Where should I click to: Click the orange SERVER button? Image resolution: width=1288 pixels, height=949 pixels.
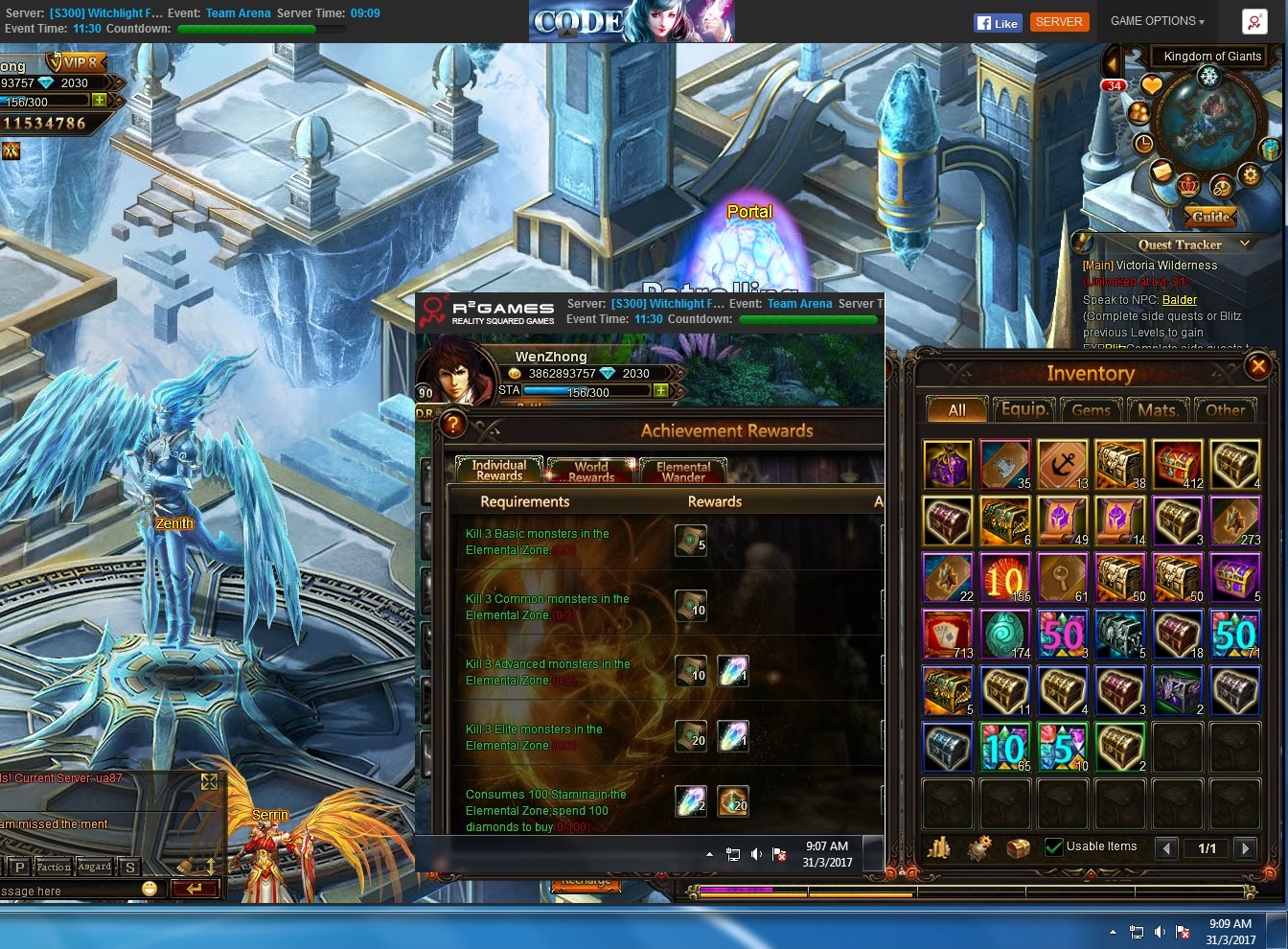click(x=1059, y=21)
